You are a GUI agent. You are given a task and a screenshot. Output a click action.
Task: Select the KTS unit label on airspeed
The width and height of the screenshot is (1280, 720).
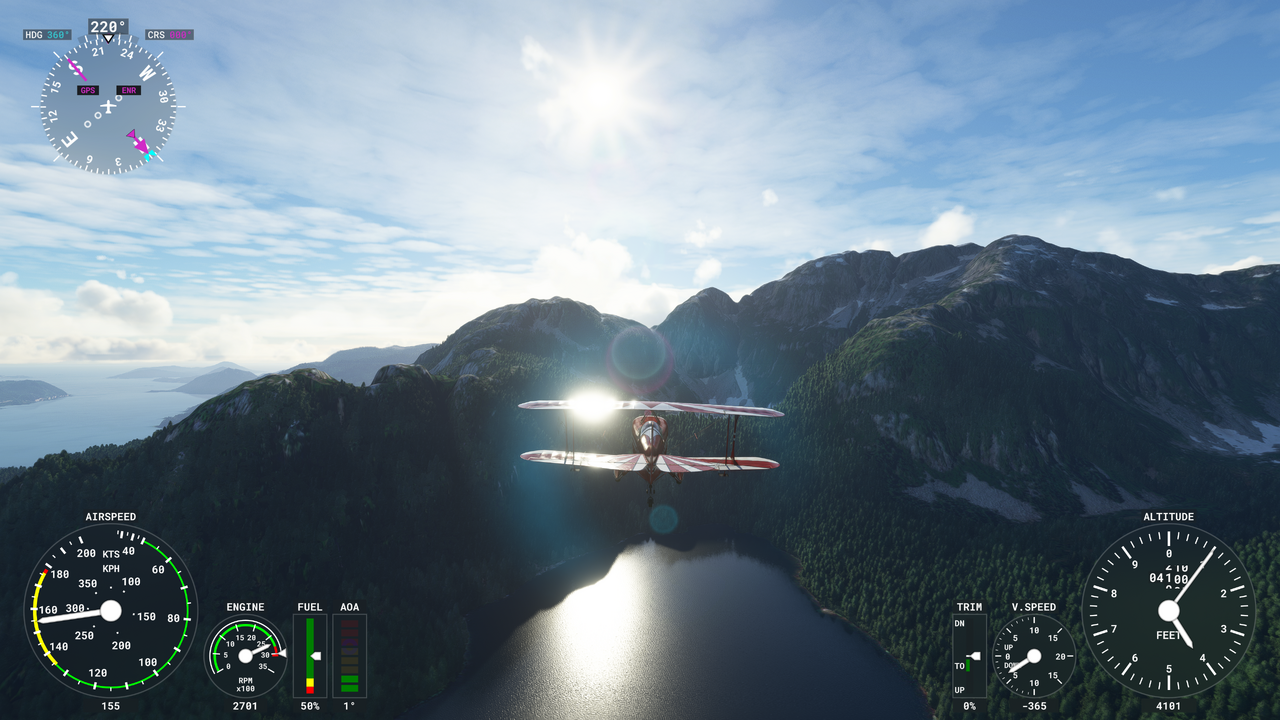(111, 553)
